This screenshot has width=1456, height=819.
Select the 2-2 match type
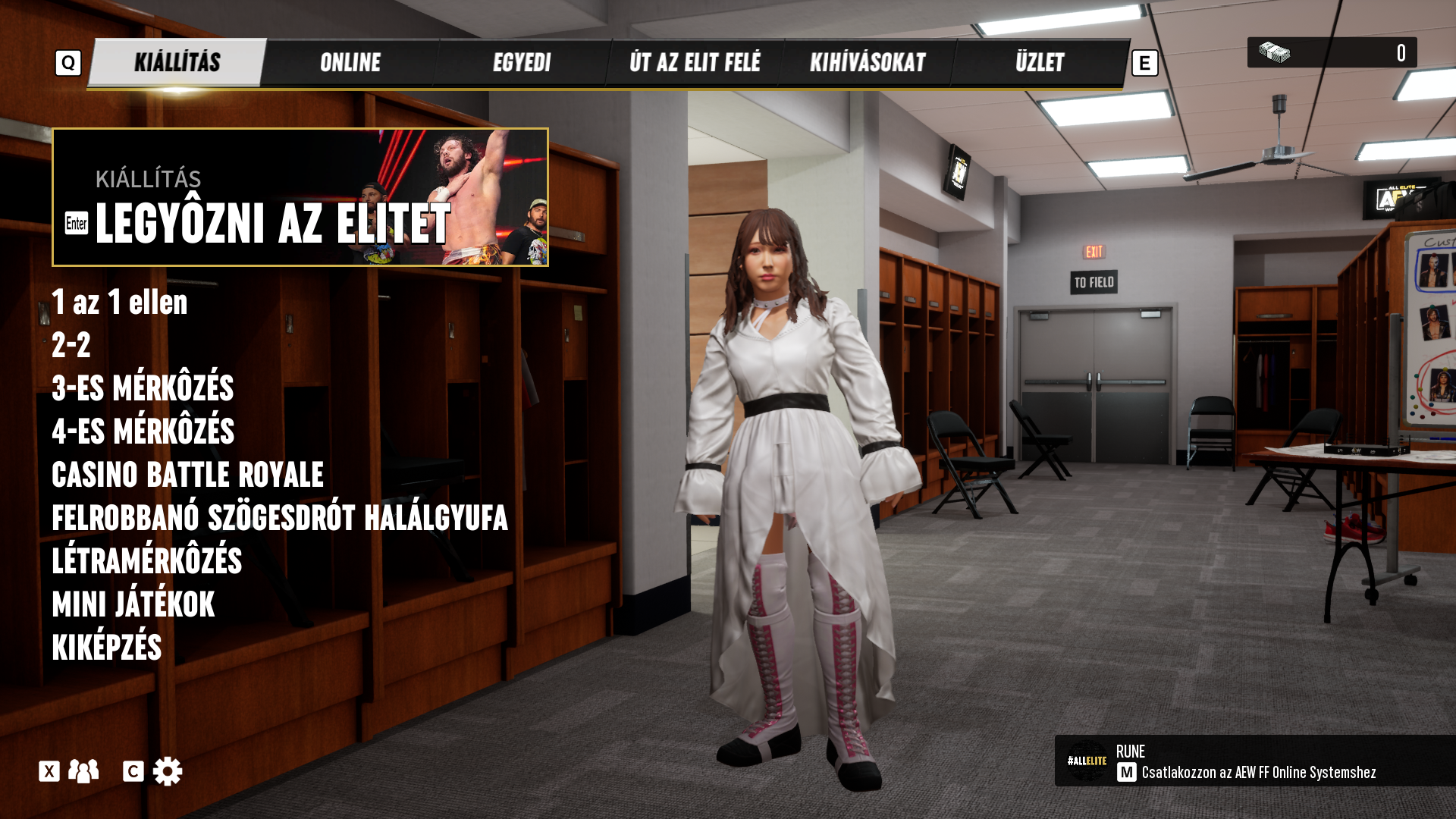(x=71, y=346)
